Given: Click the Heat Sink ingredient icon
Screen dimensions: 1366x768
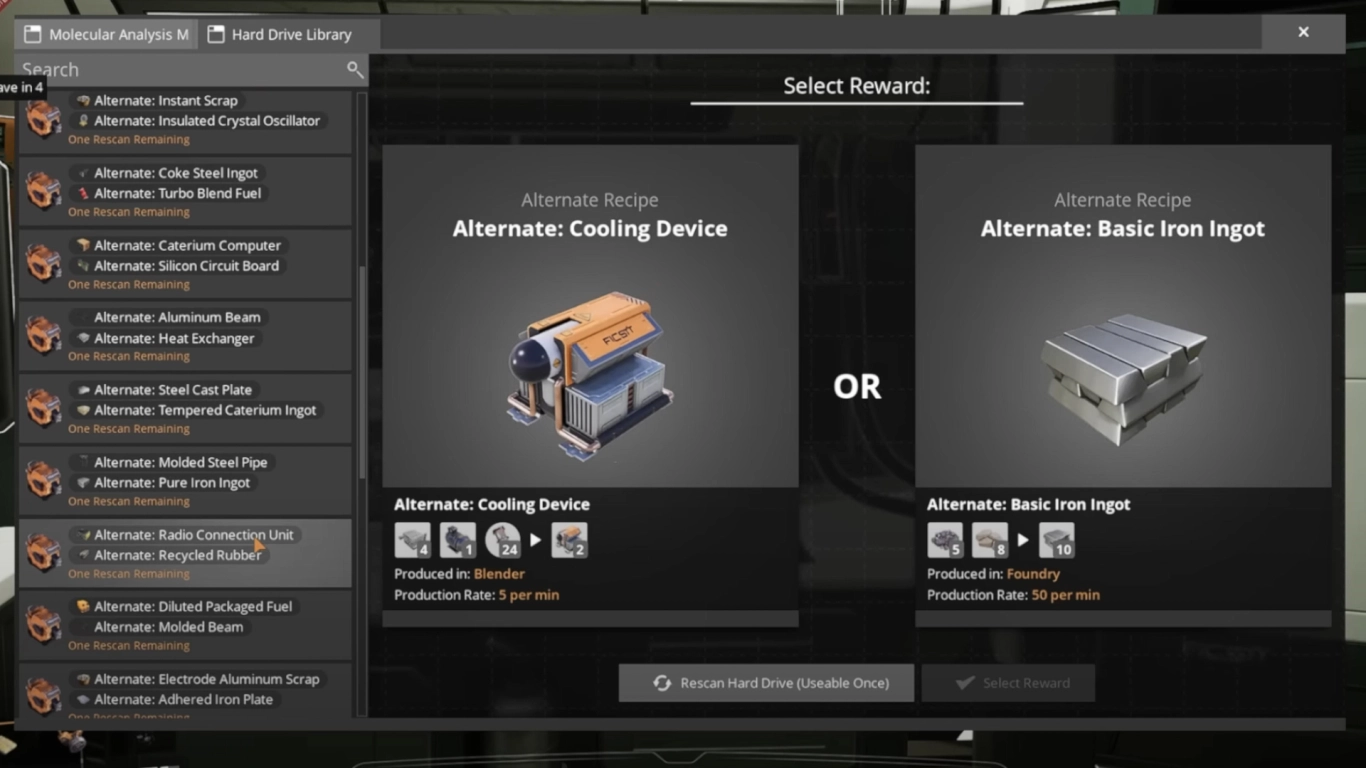Looking at the screenshot, I should [413, 540].
